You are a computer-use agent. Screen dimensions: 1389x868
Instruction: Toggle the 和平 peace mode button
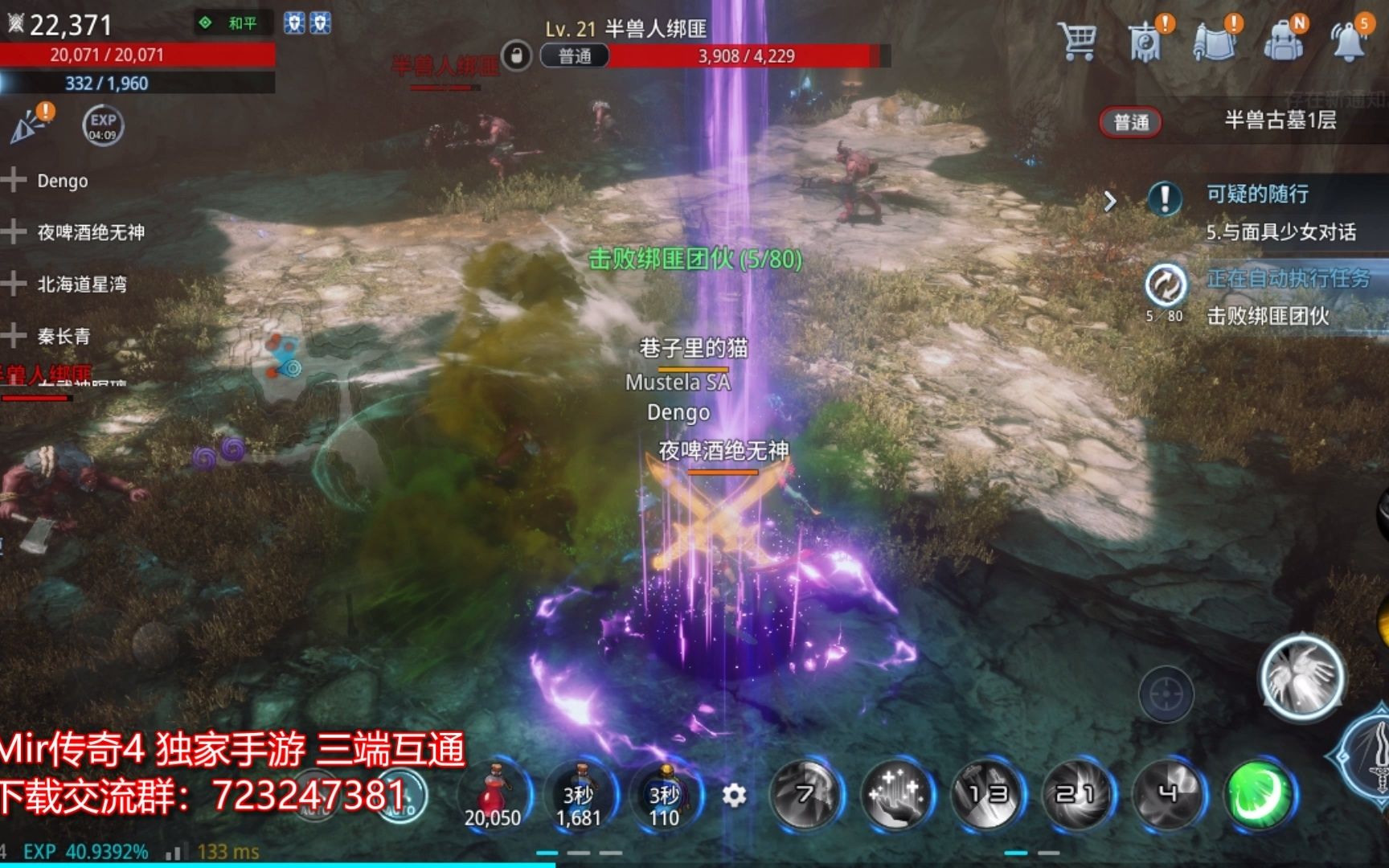pos(232,23)
